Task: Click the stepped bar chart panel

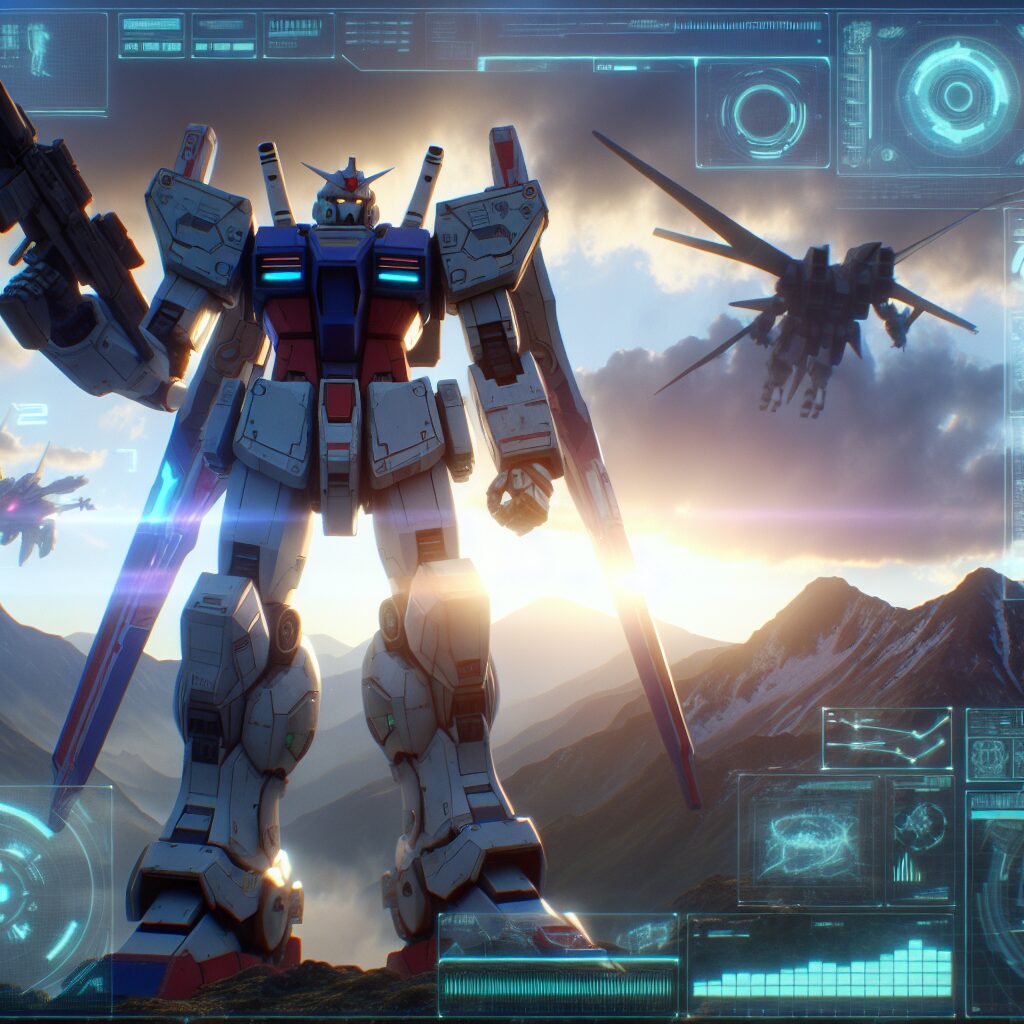Action: click(x=820, y=965)
